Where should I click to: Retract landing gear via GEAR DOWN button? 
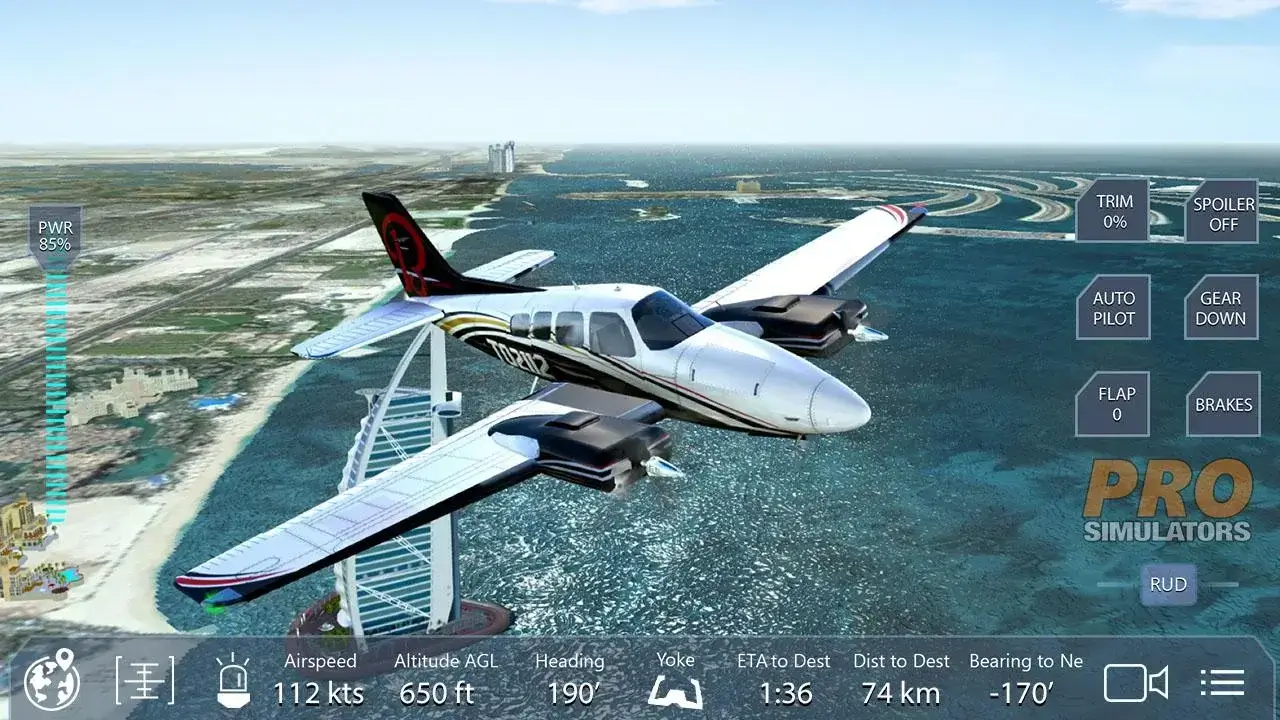[1220, 308]
